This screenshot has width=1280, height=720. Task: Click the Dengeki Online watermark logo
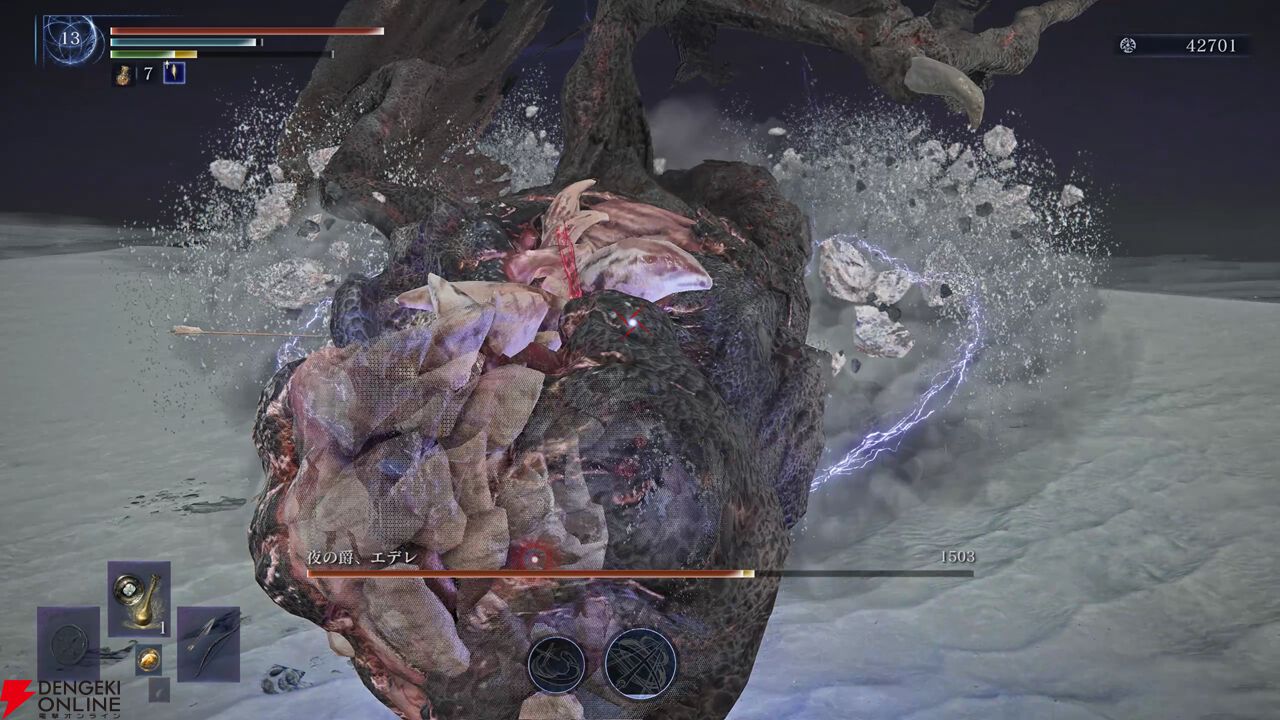62,698
